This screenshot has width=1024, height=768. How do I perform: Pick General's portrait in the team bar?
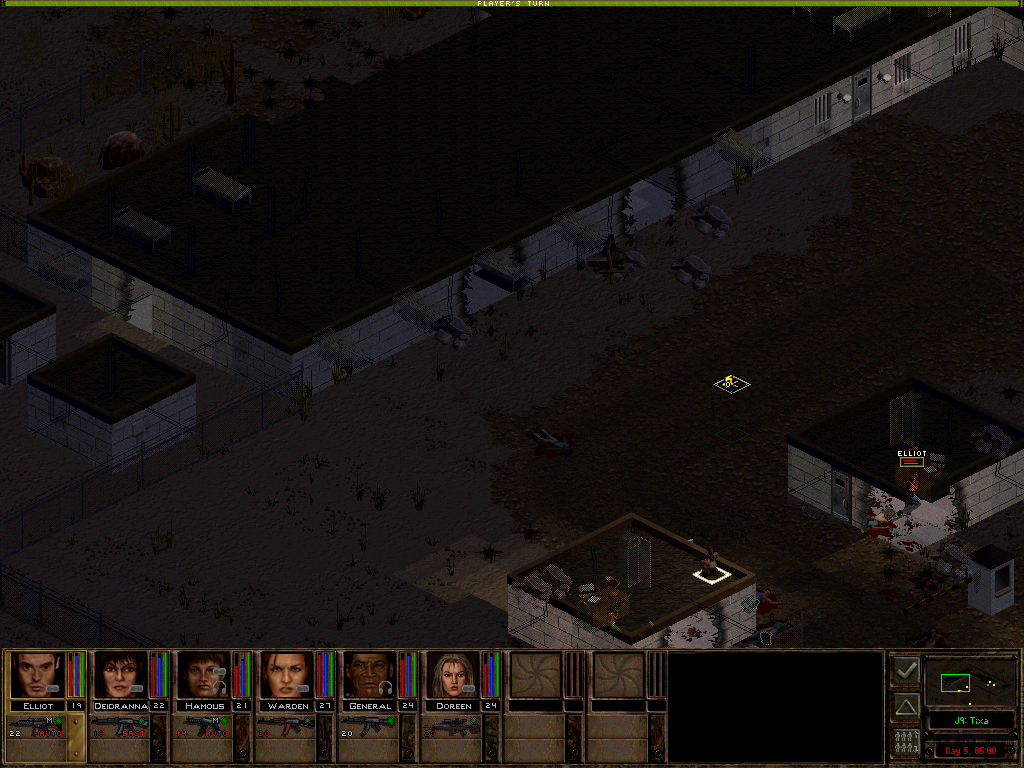tap(370, 675)
